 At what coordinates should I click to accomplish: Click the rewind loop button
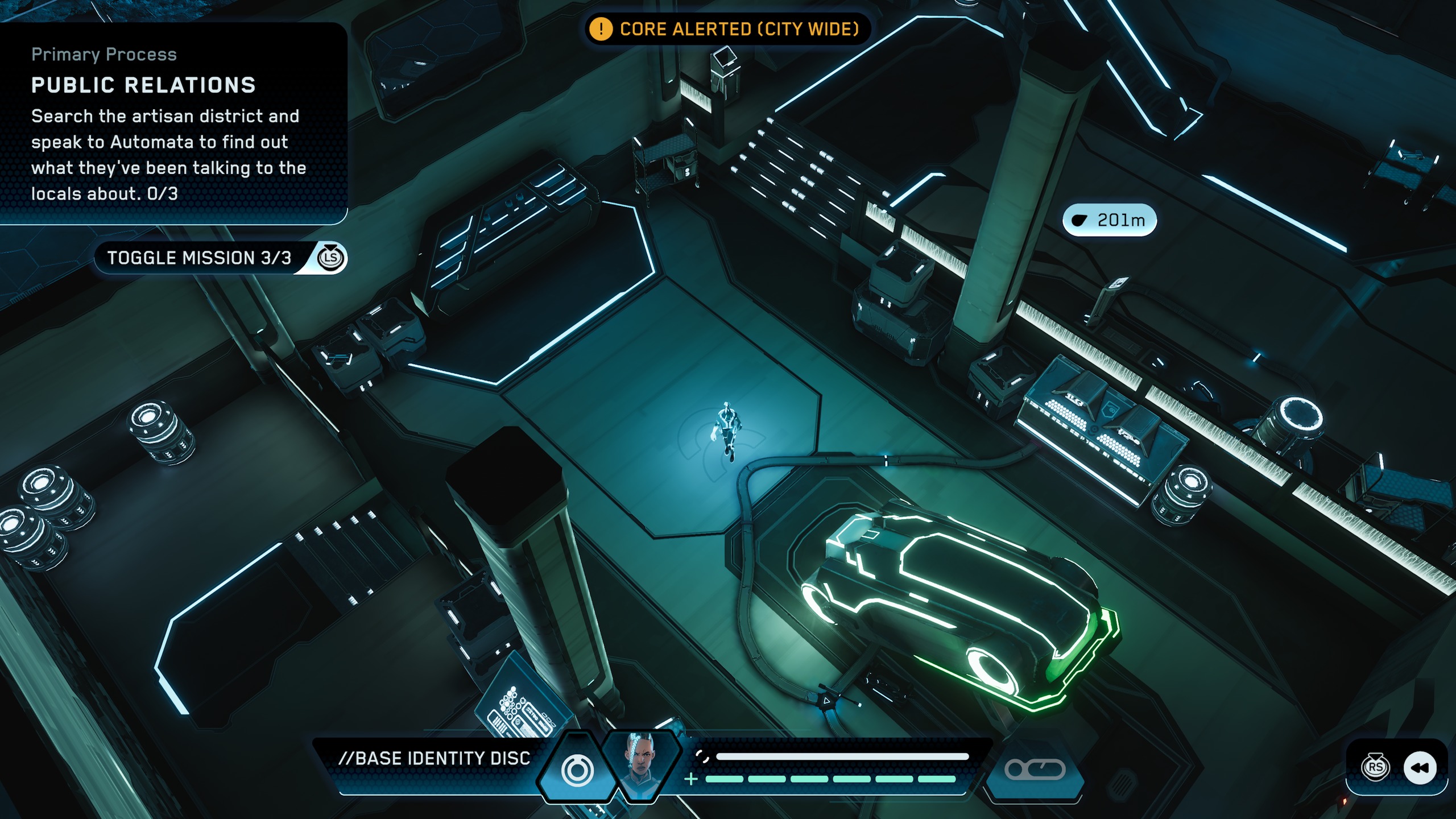pos(1420,768)
